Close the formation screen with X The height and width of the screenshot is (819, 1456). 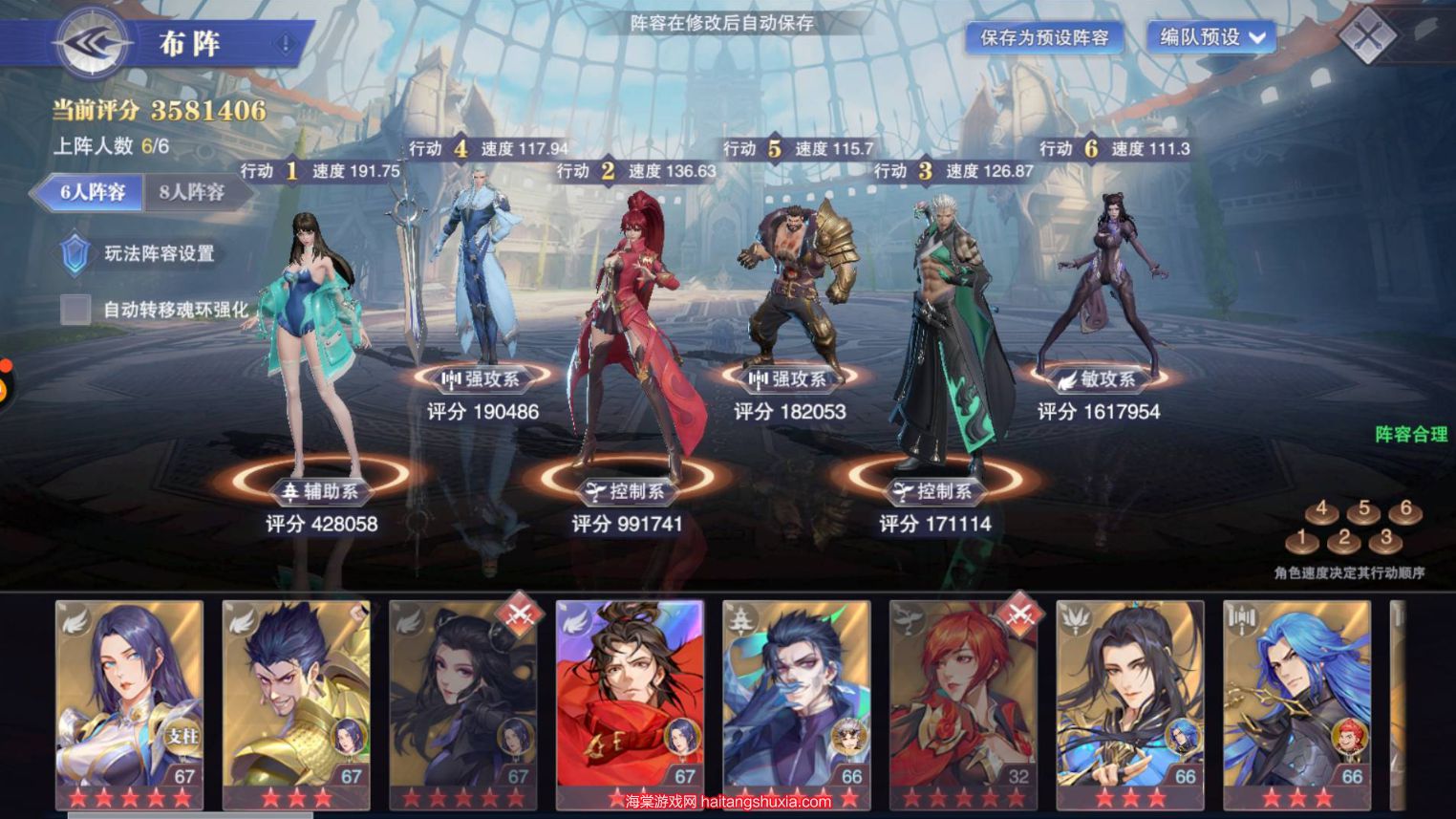point(1367,37)
